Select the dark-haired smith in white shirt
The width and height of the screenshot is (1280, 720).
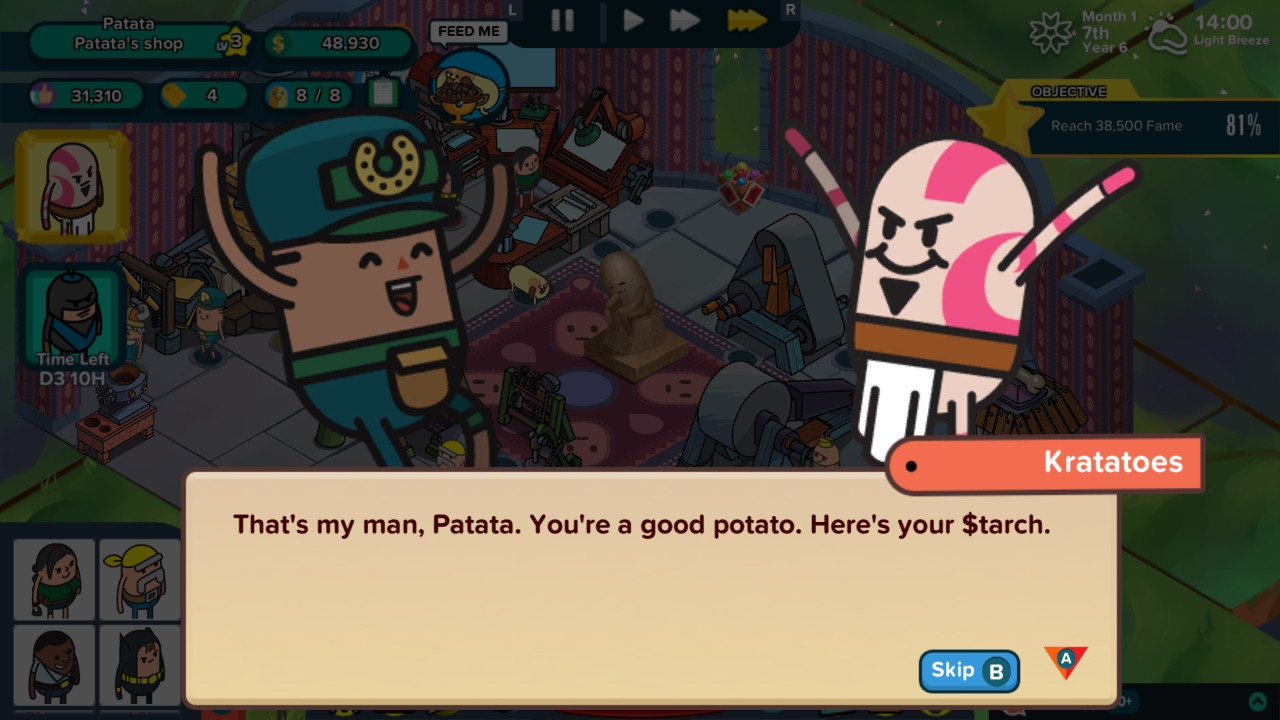coord(54,664)
